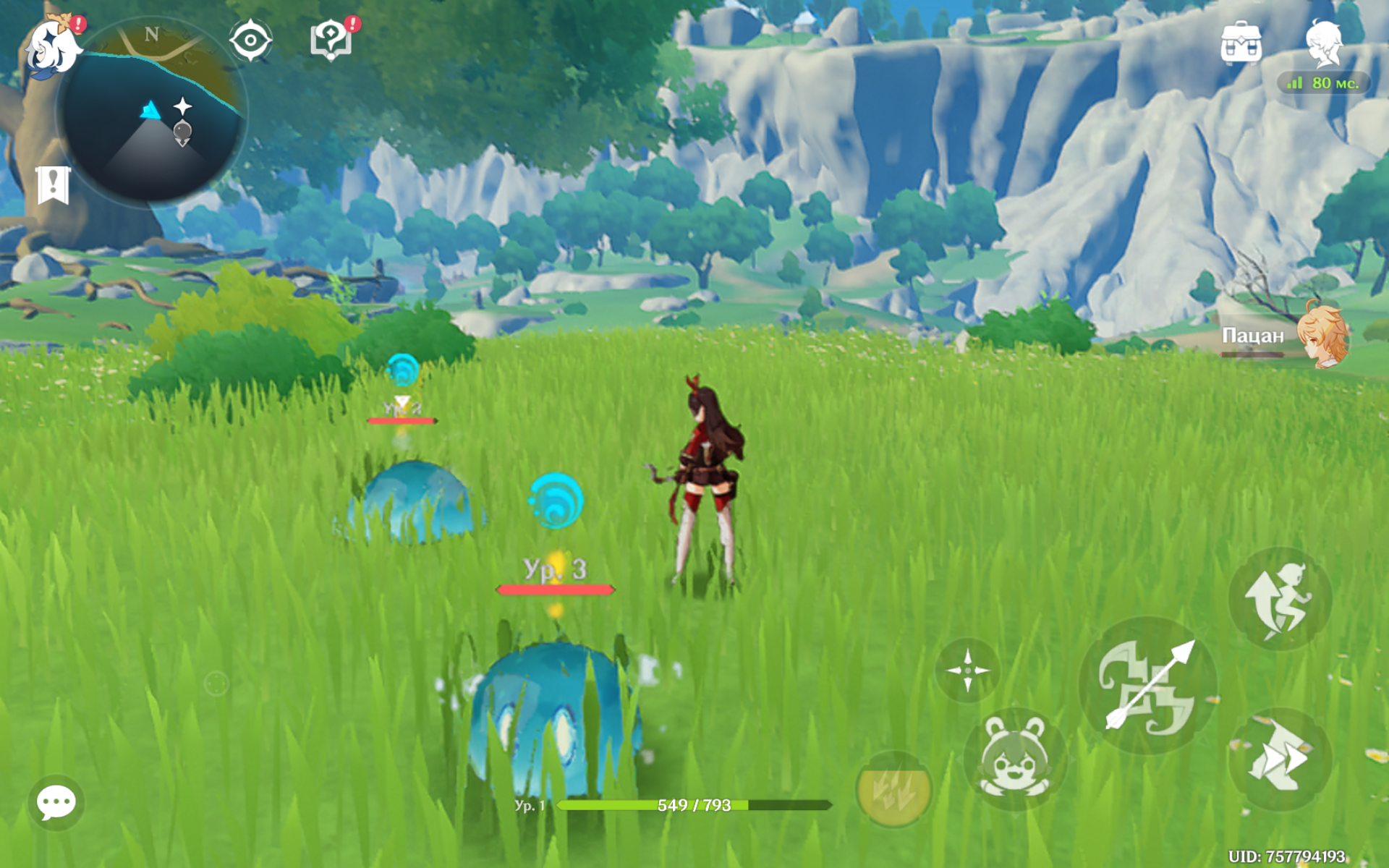This screenshot has height=868, width=1389.
Task: Open the tutorial tips book icon
Action: pyautogui.click(x=331, y=40)
